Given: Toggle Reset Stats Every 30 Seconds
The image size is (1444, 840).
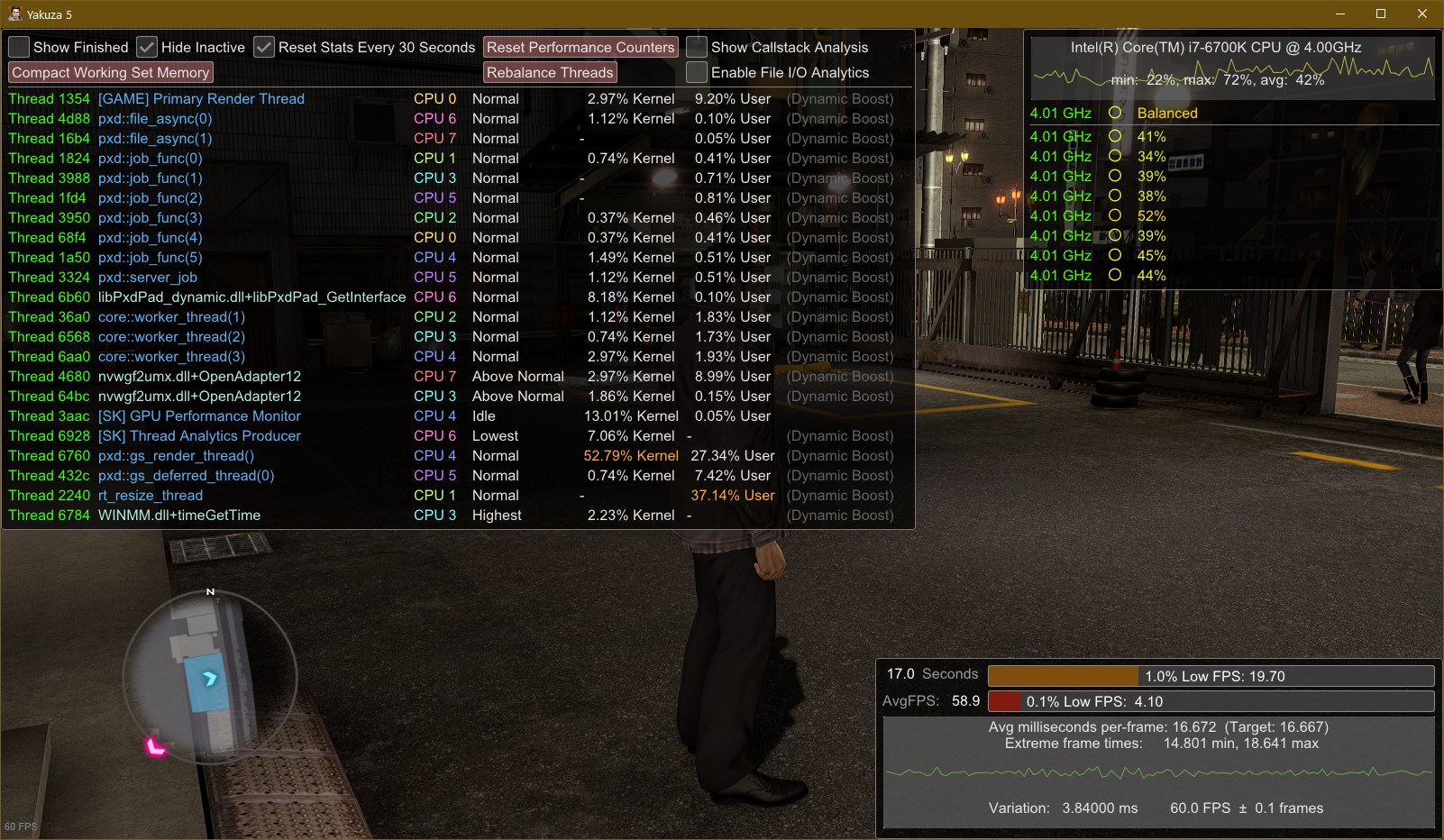Looking at the screenshot, I should tap(264, 47).
